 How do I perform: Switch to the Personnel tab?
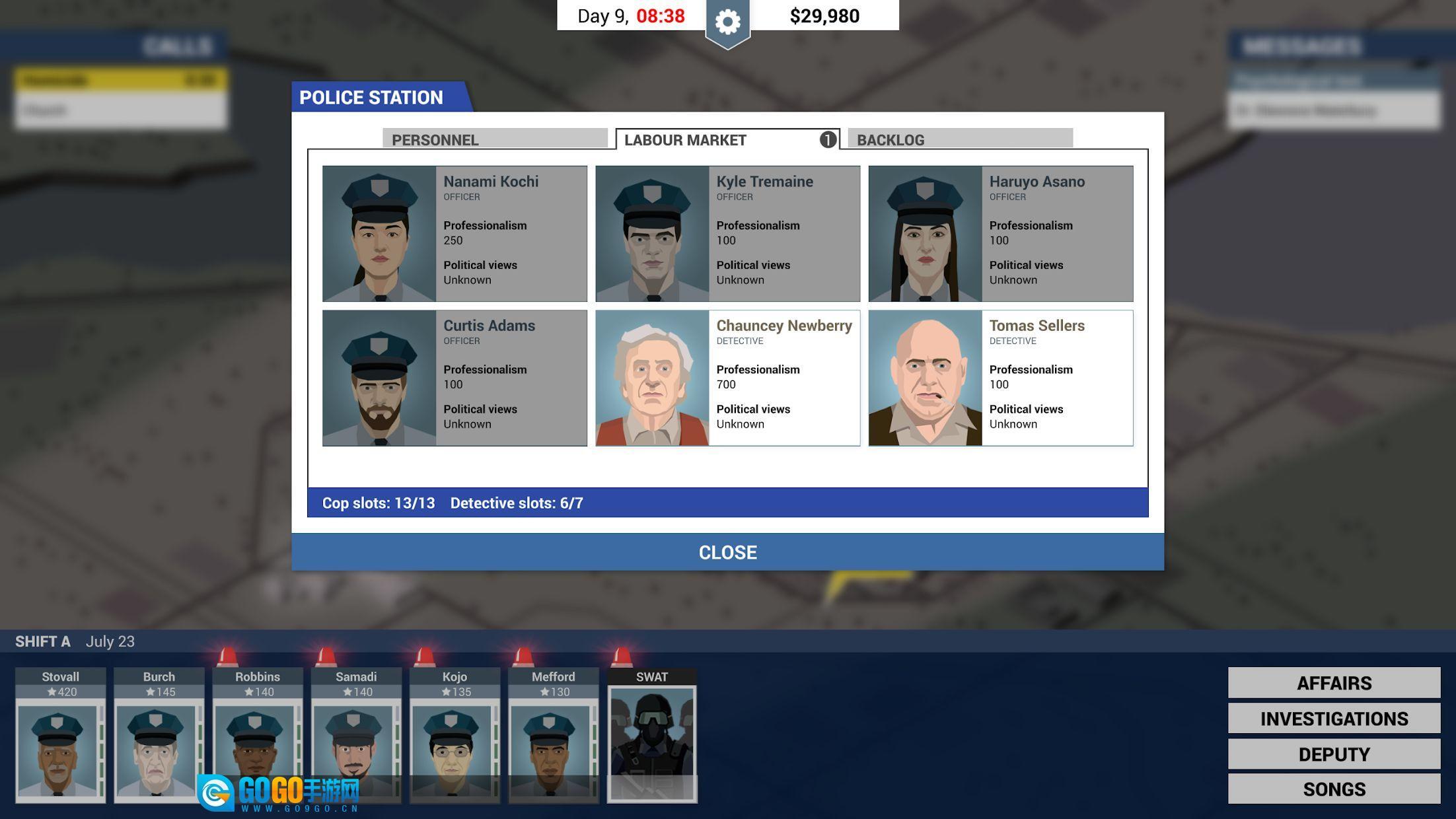pyautogui.click(x=494, y=139)
